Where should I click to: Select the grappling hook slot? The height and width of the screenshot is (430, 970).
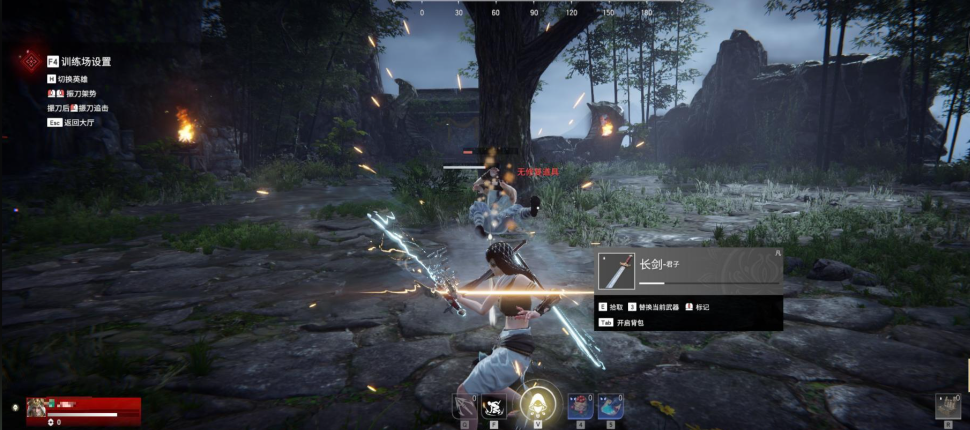464,404
